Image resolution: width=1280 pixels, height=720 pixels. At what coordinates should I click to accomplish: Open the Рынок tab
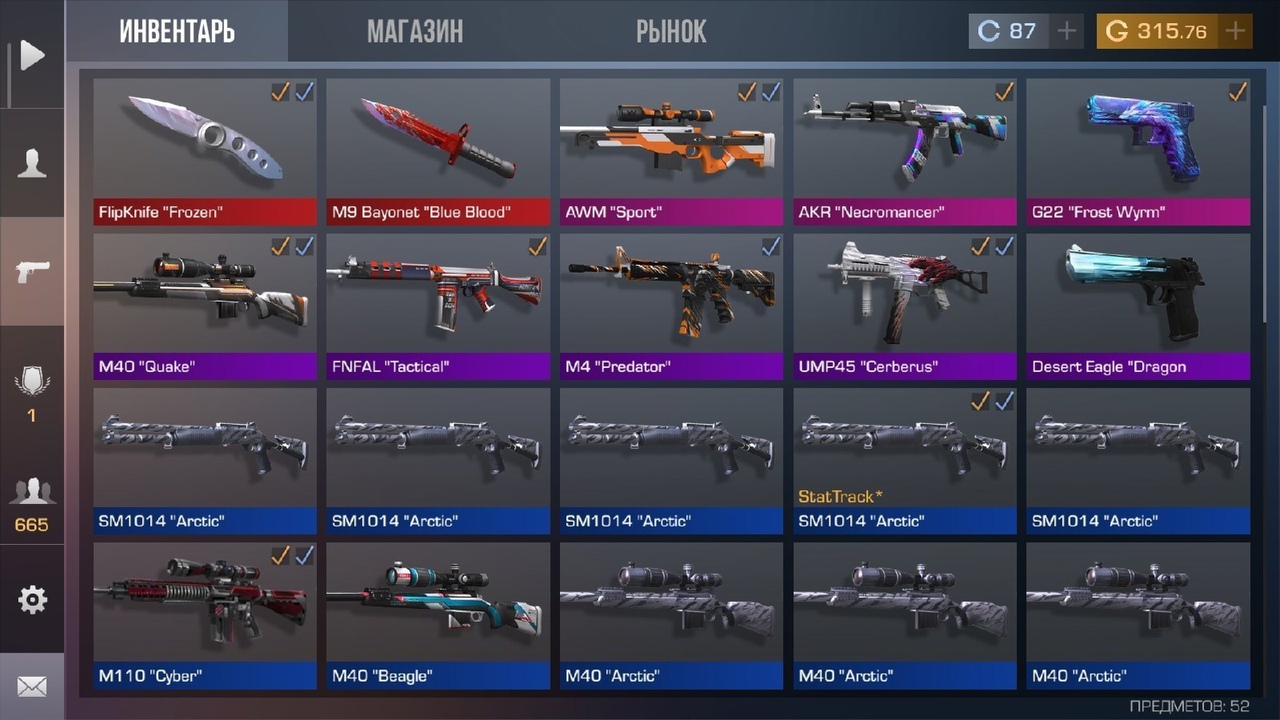point(671,31)
